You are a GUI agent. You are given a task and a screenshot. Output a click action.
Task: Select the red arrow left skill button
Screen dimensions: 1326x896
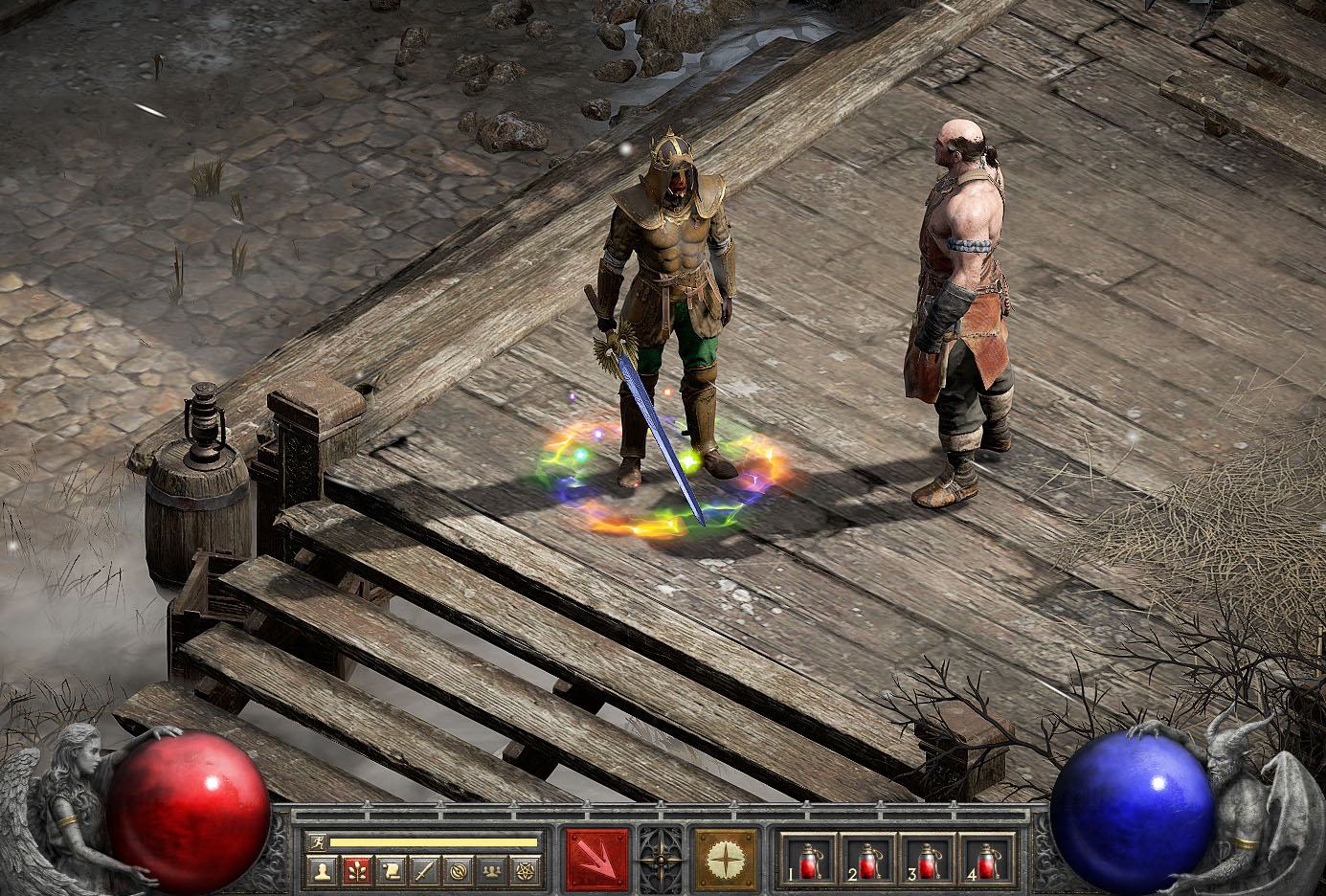(x=597, y=859)
